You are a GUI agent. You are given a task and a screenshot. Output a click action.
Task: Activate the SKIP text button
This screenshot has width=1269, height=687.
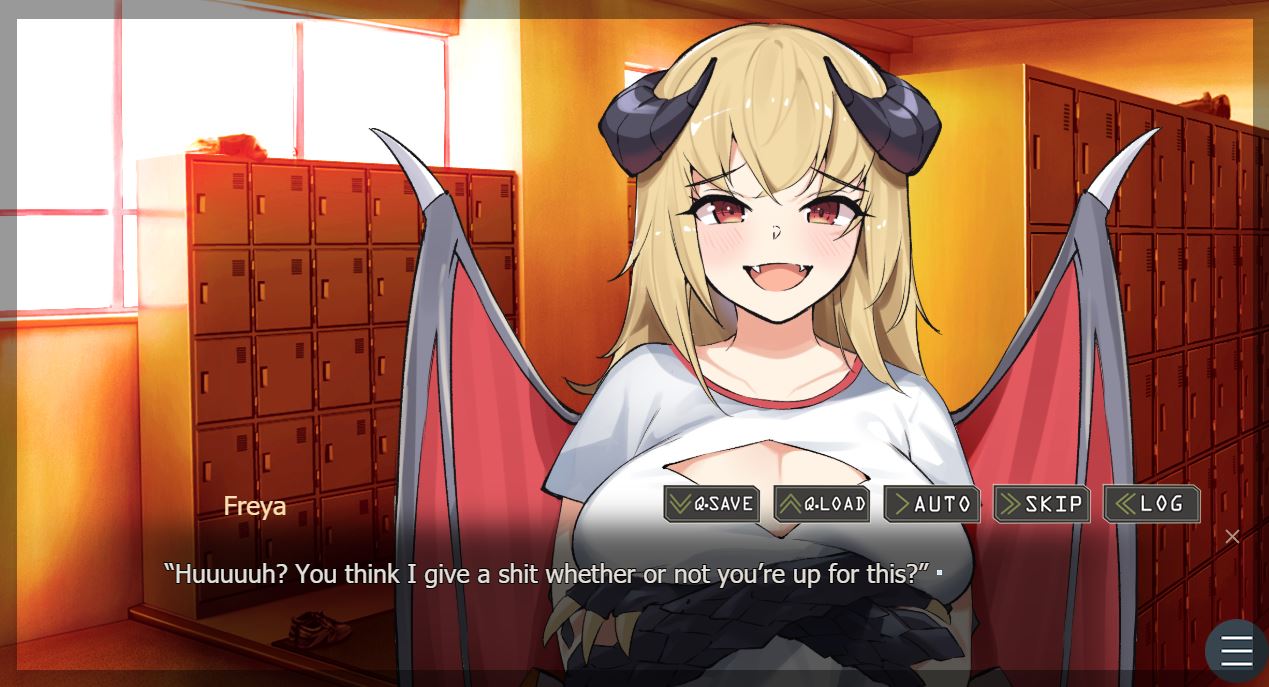tap(1041, 504)
